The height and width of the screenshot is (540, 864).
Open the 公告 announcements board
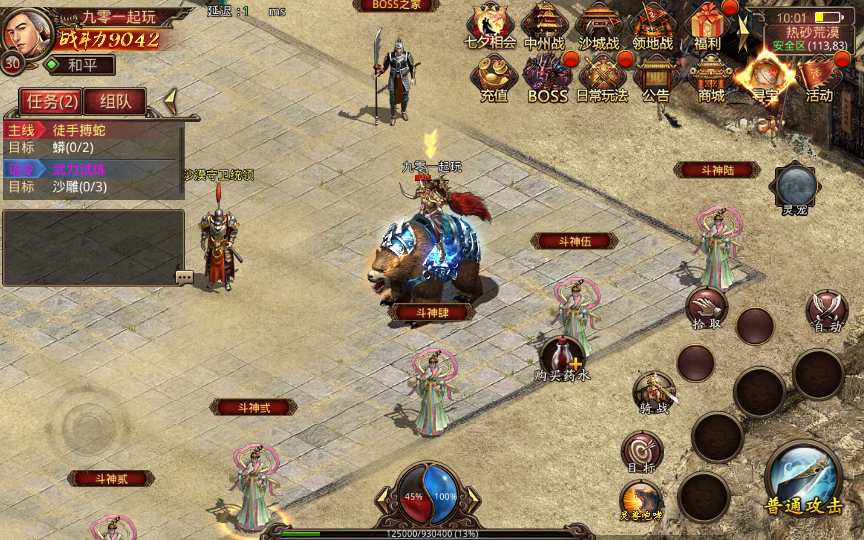656,76
